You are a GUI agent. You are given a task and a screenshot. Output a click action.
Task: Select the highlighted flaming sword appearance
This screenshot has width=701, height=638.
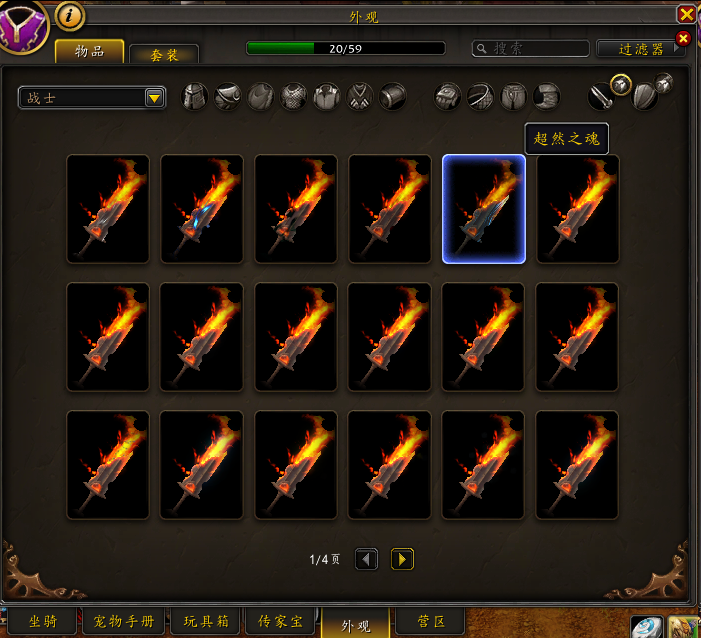pos(484,209)
